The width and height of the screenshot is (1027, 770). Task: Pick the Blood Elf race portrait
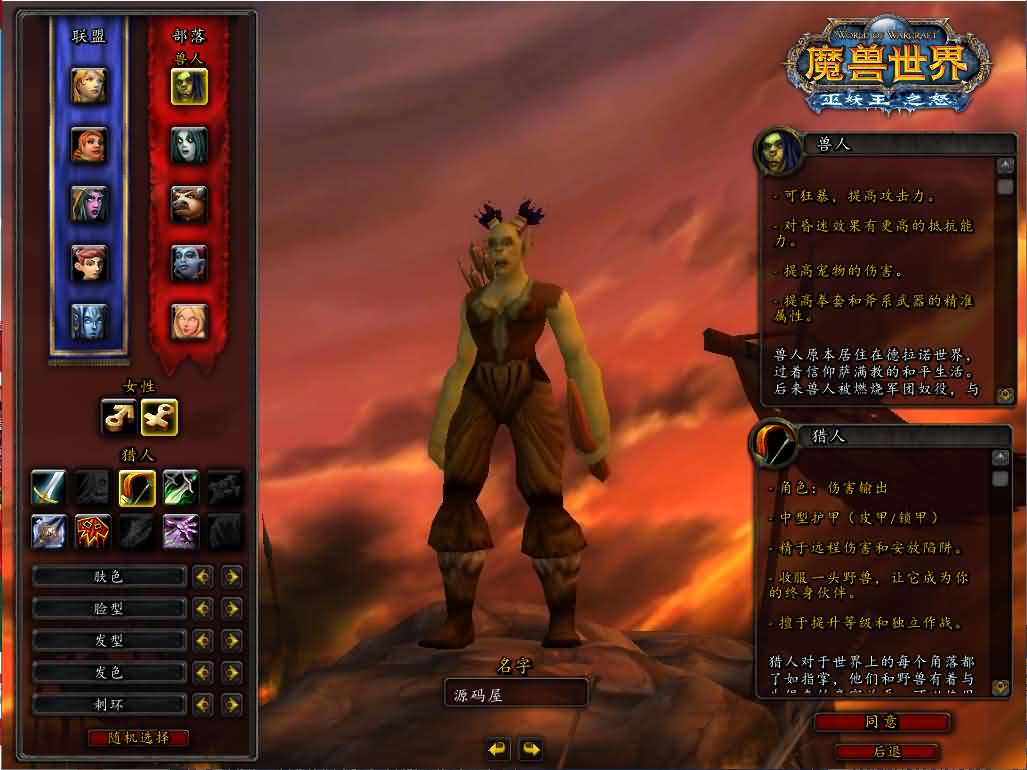click(x=188, y=321)
